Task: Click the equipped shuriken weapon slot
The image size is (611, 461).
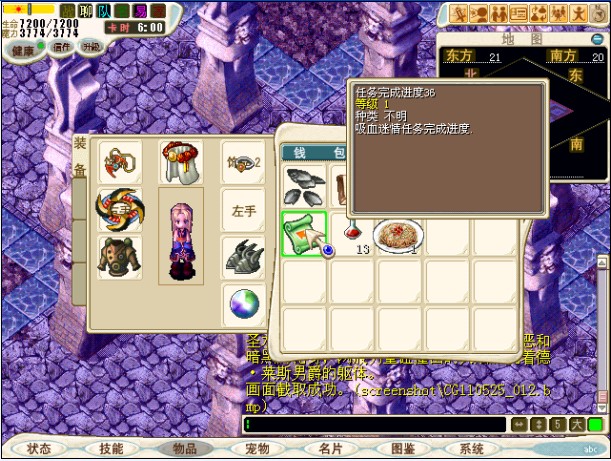Action: point(120,208)
